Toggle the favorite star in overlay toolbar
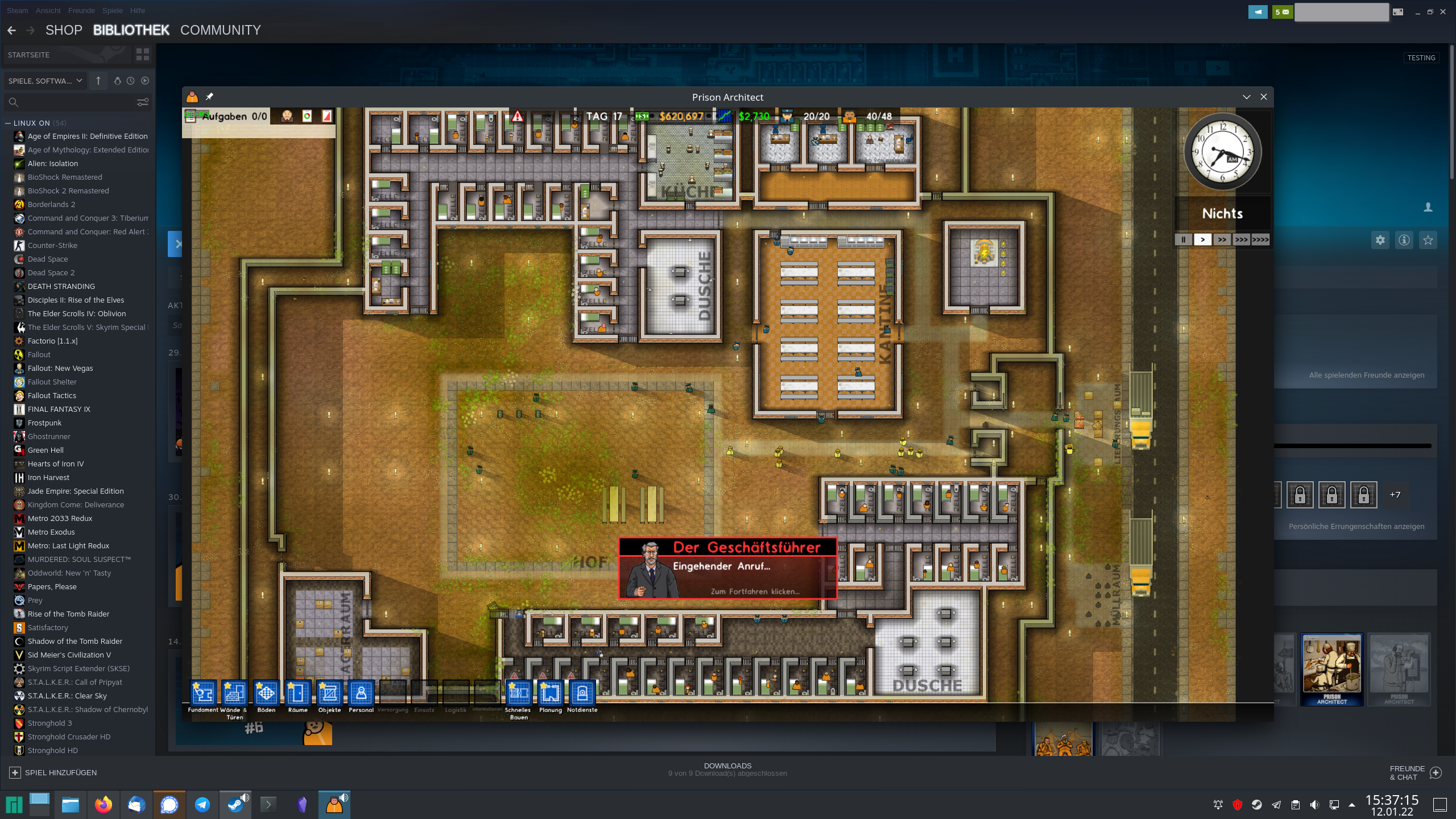The width and height of the screenshot is (1456, 819). [1428, 239]
